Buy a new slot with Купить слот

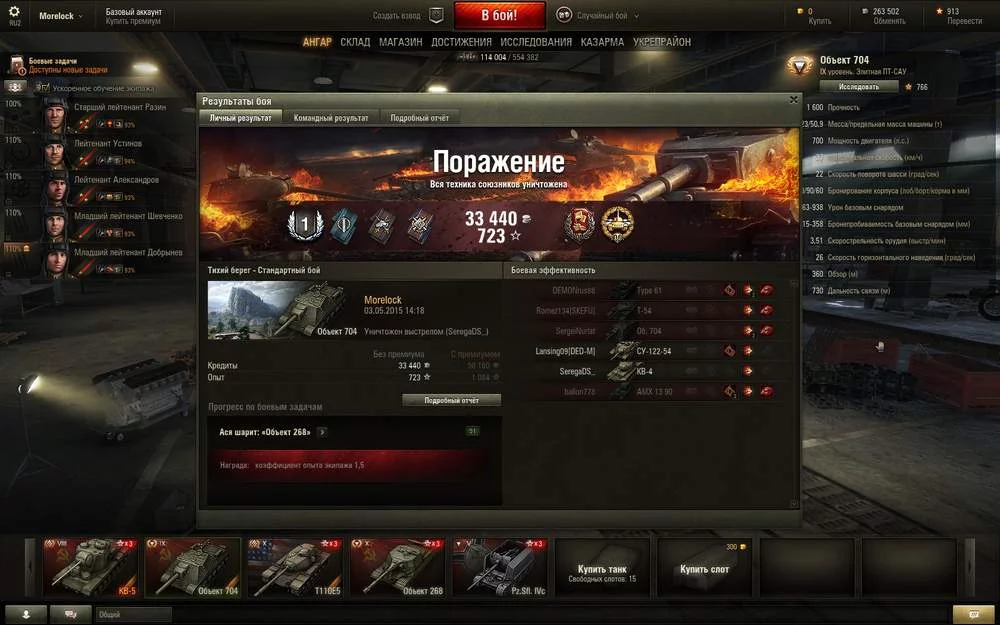pyautogui.click(x=704, y=567)
